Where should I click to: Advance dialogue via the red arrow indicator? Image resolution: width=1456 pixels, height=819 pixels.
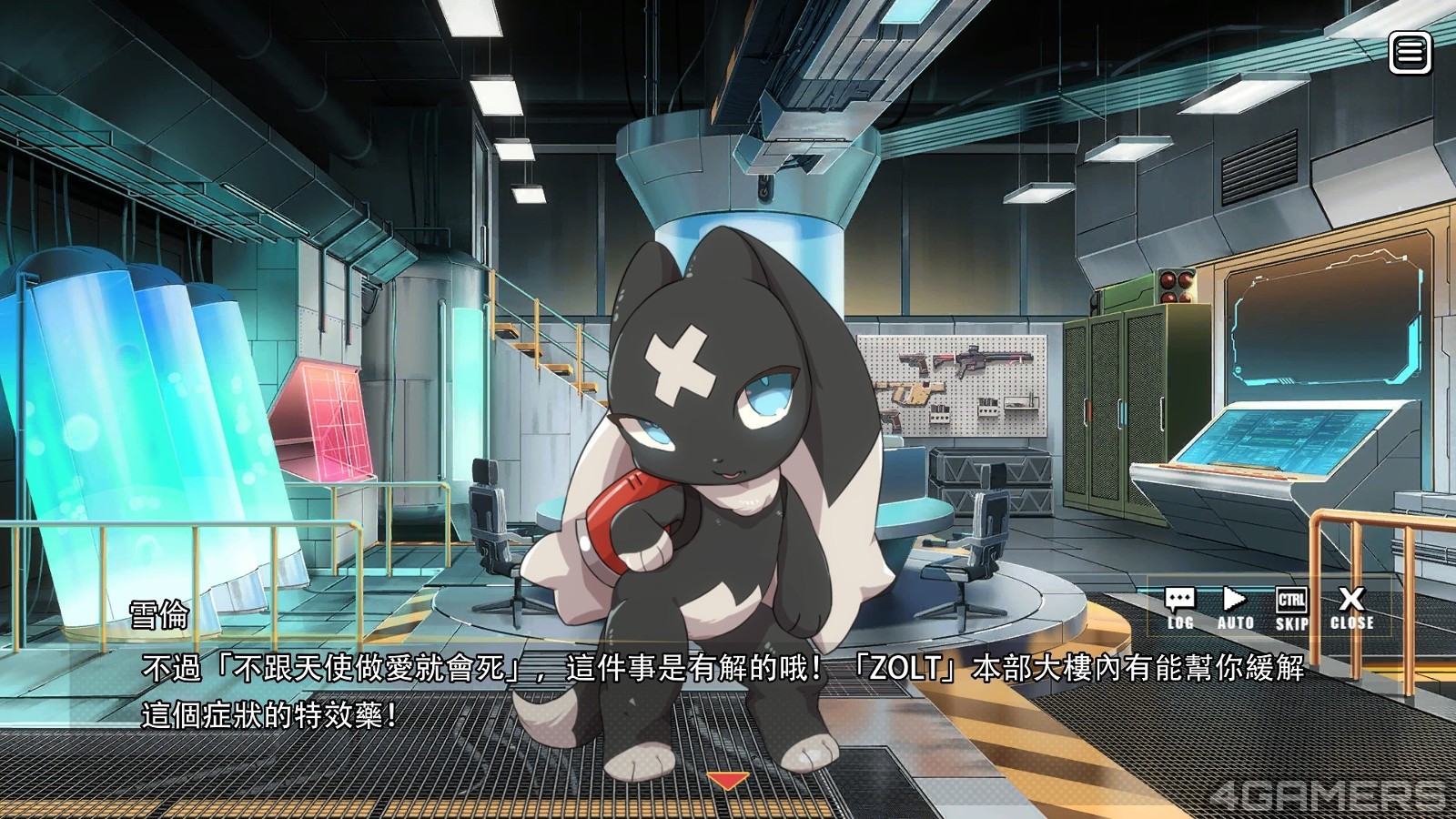tap(728, 781)
